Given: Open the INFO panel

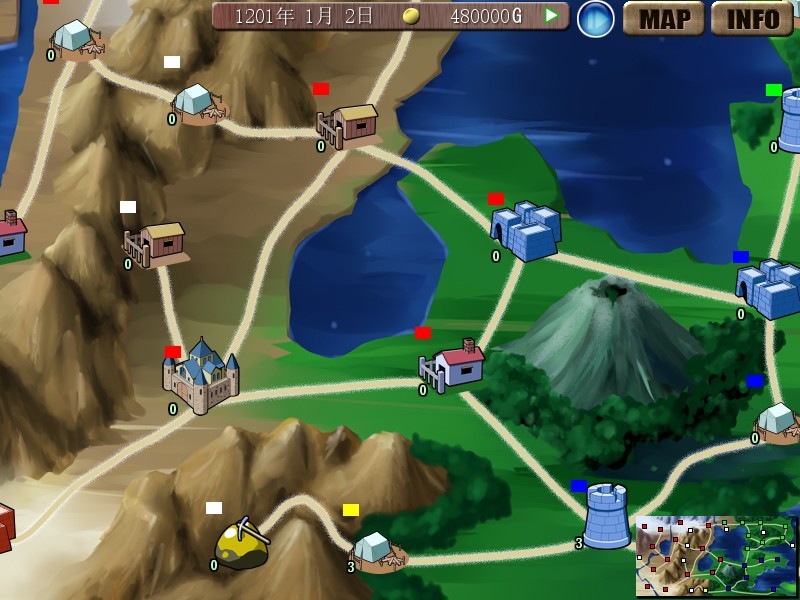Looking at the screenshot, I should pos(752,18).
